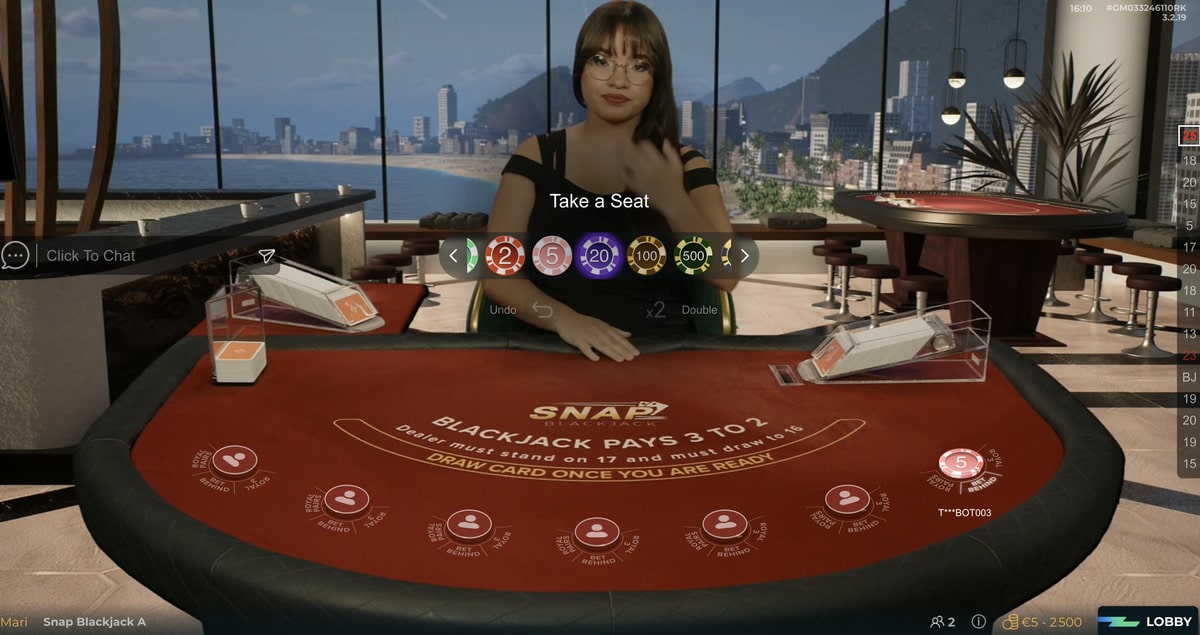Select the 100 chip
This screenshot has width=1200, height=635.
coord(647,256)
